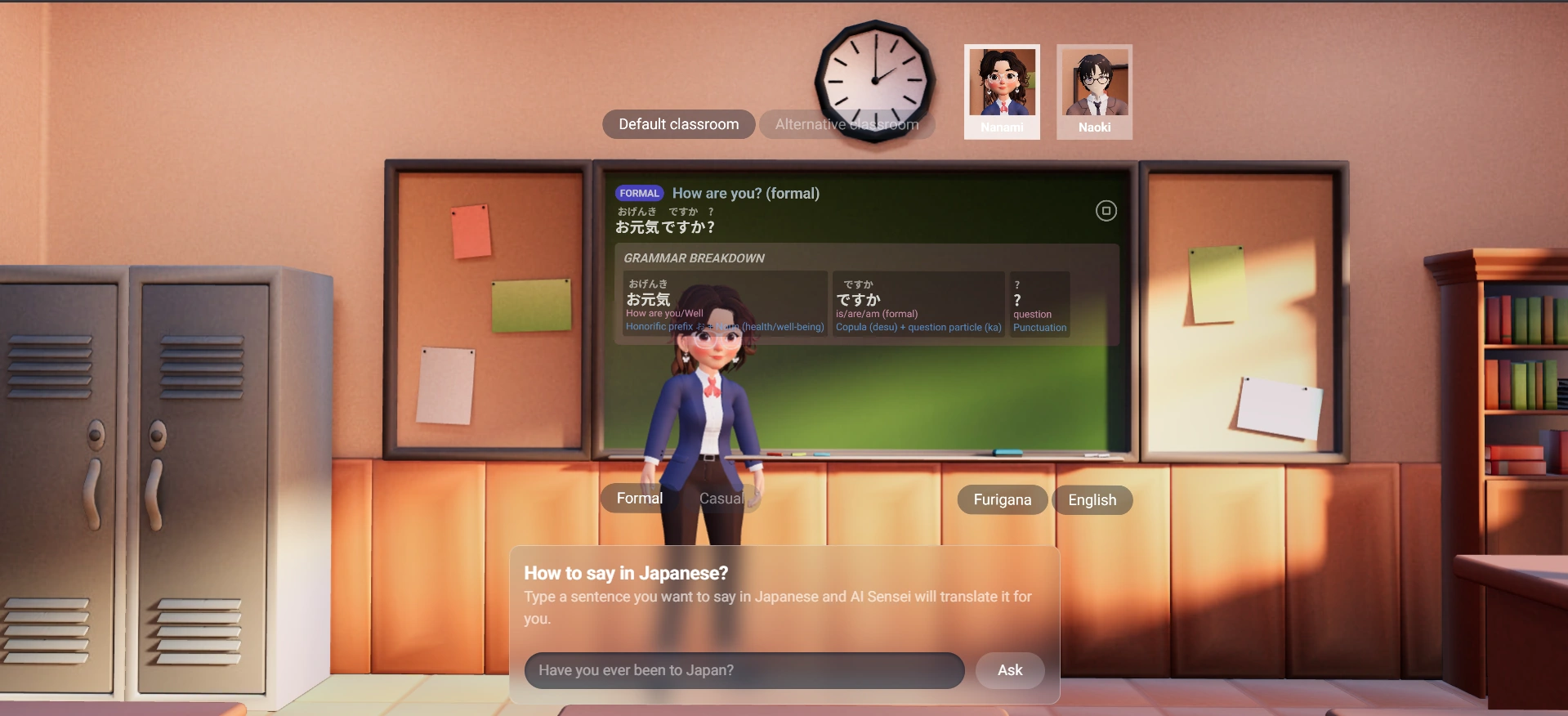Select the お元気 grammar breakdown card

point(724,304)
